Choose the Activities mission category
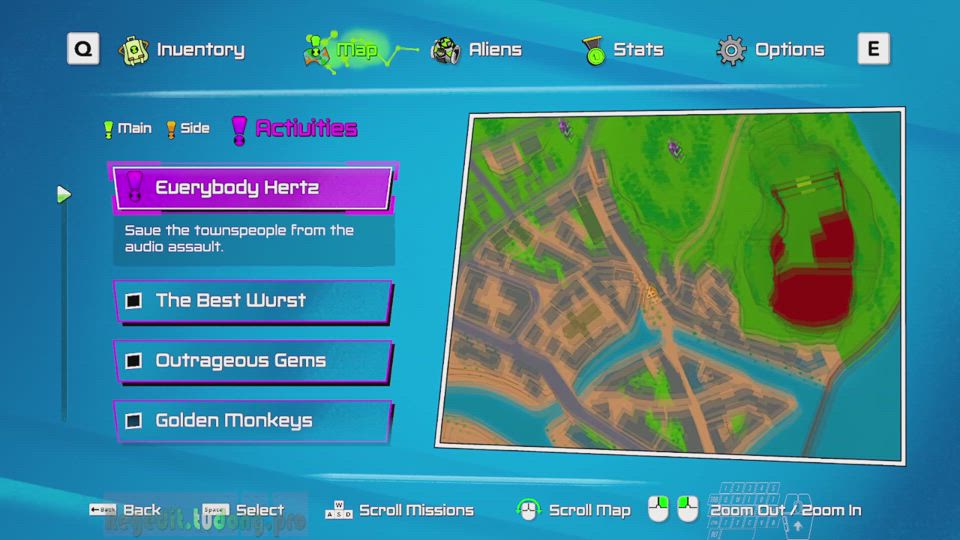Viewport: 960px width, 540px height. click(x=294, y=128)
